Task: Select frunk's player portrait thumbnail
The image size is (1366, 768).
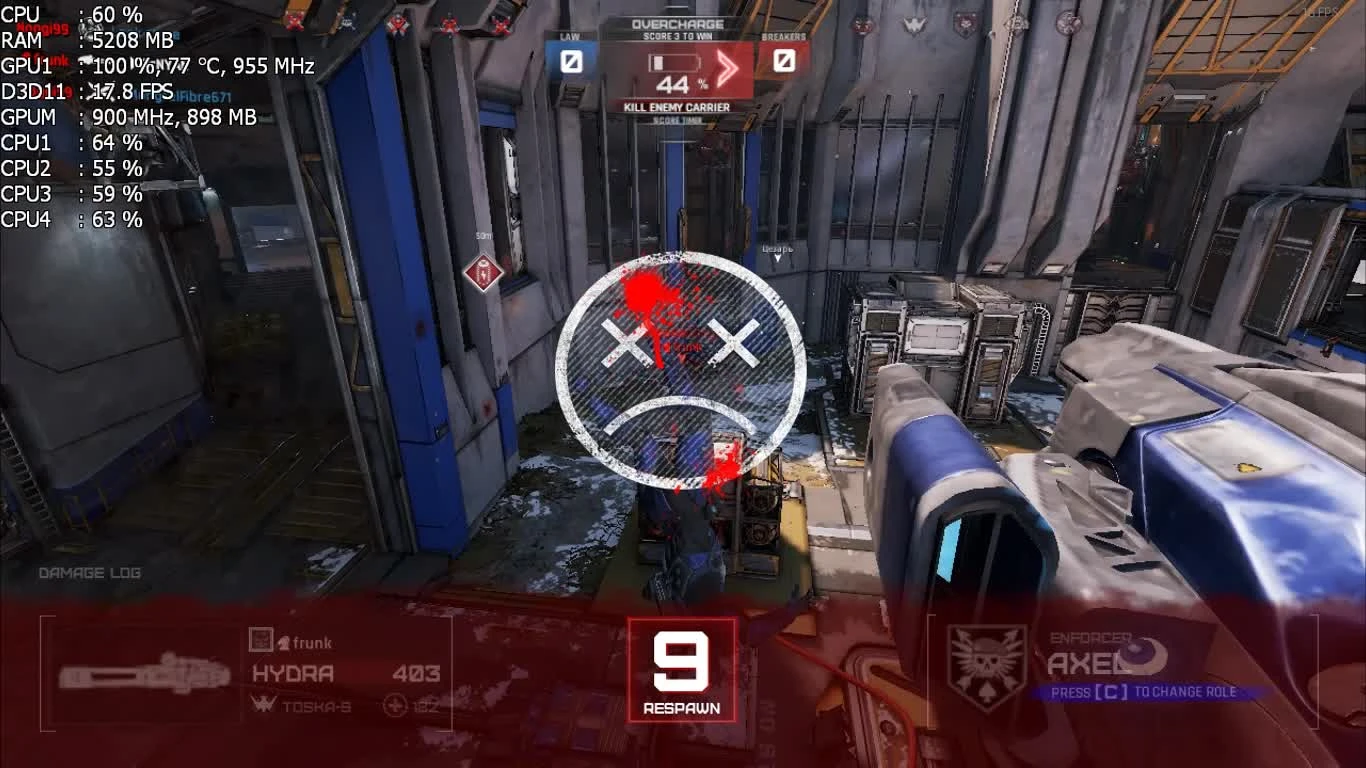Action: coord(262,640)
